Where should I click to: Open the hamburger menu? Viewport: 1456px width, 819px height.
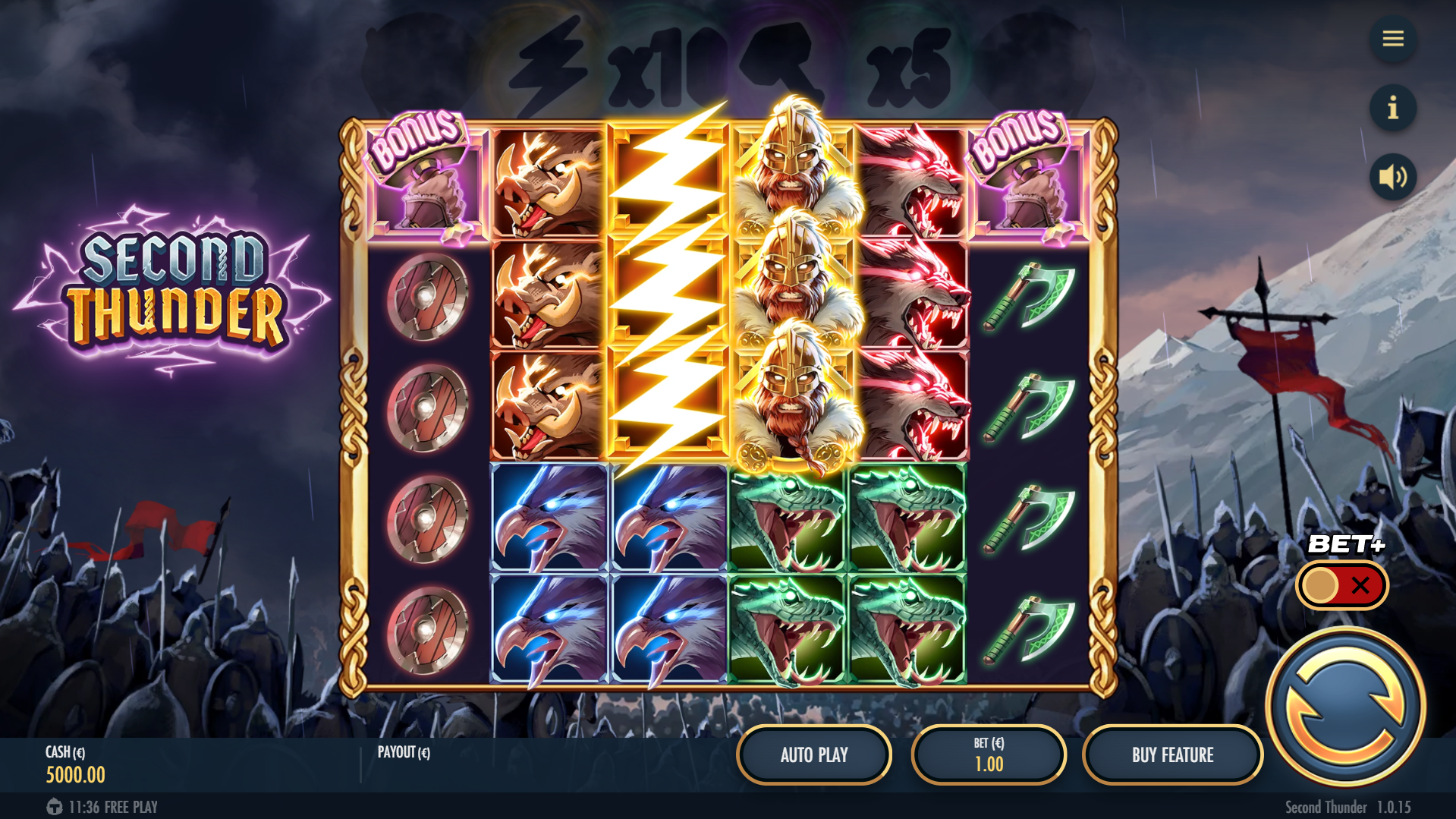tap(1392, 39)
